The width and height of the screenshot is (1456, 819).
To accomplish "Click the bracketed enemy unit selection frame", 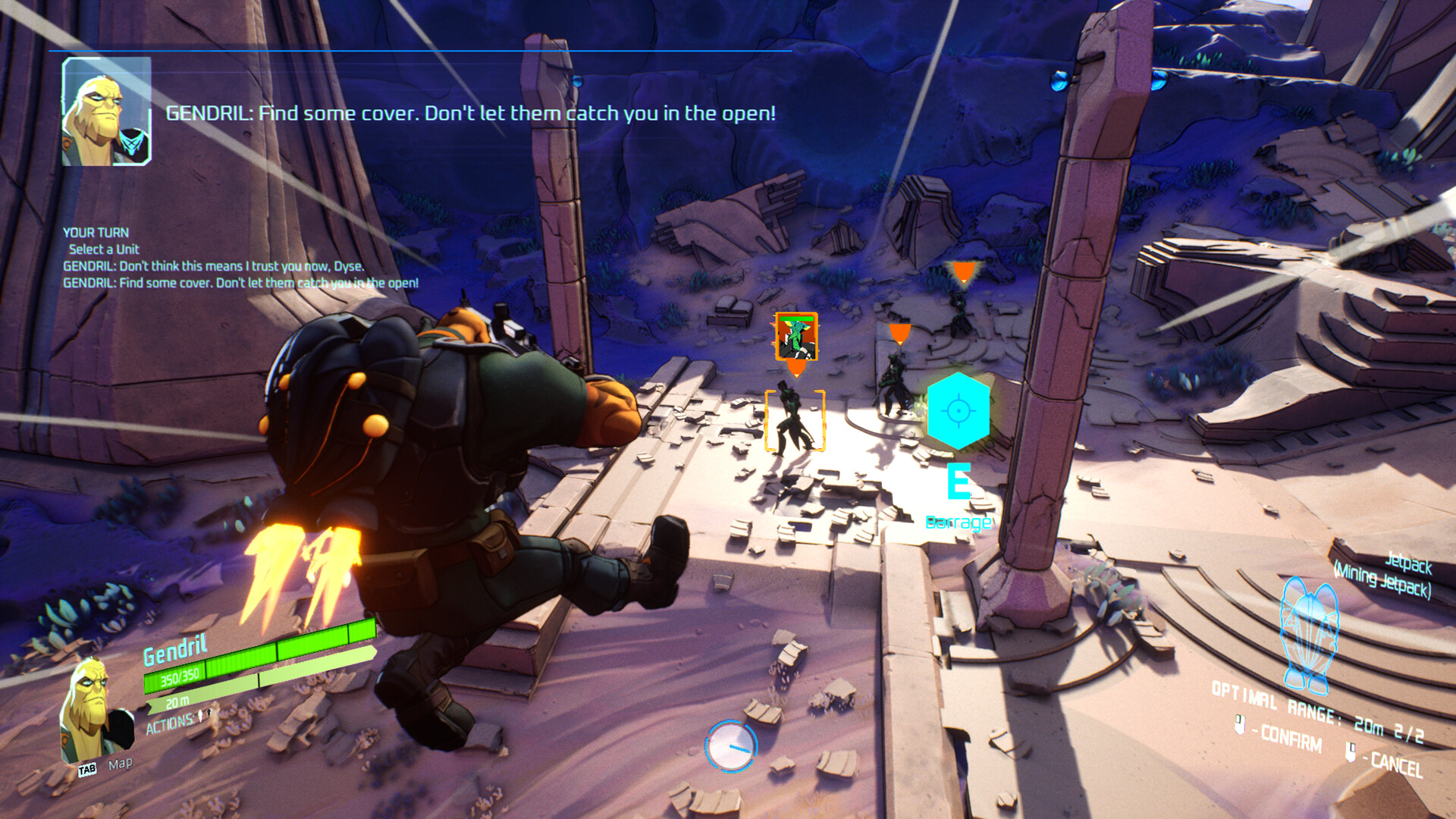I will [x=794, y=421].
